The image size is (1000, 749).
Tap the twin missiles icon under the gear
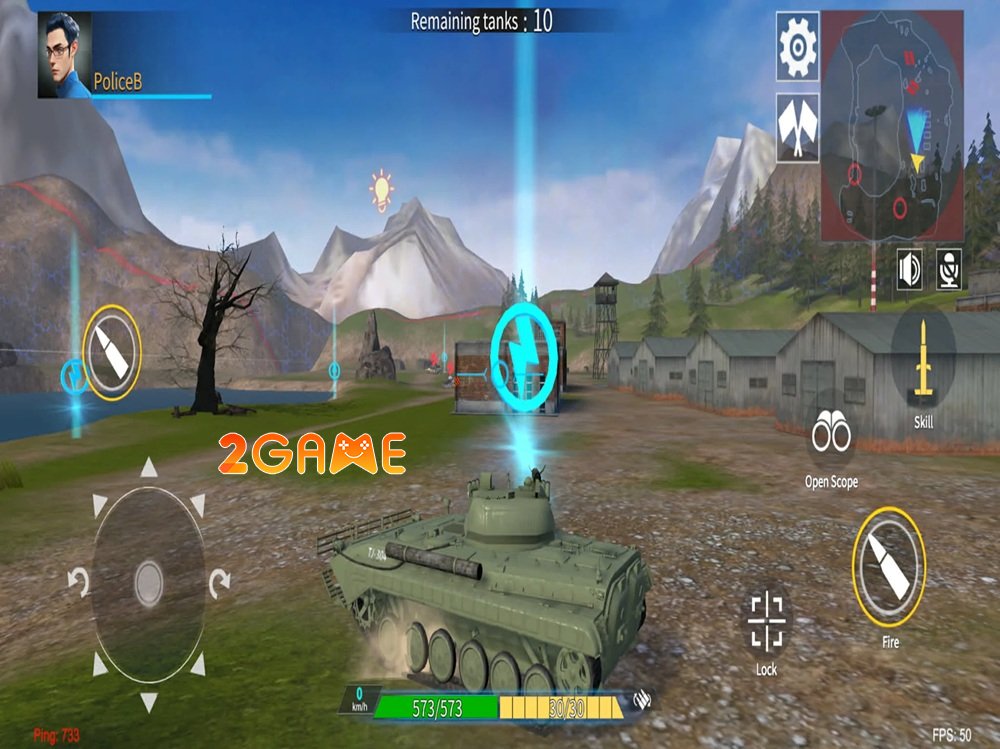798,128
